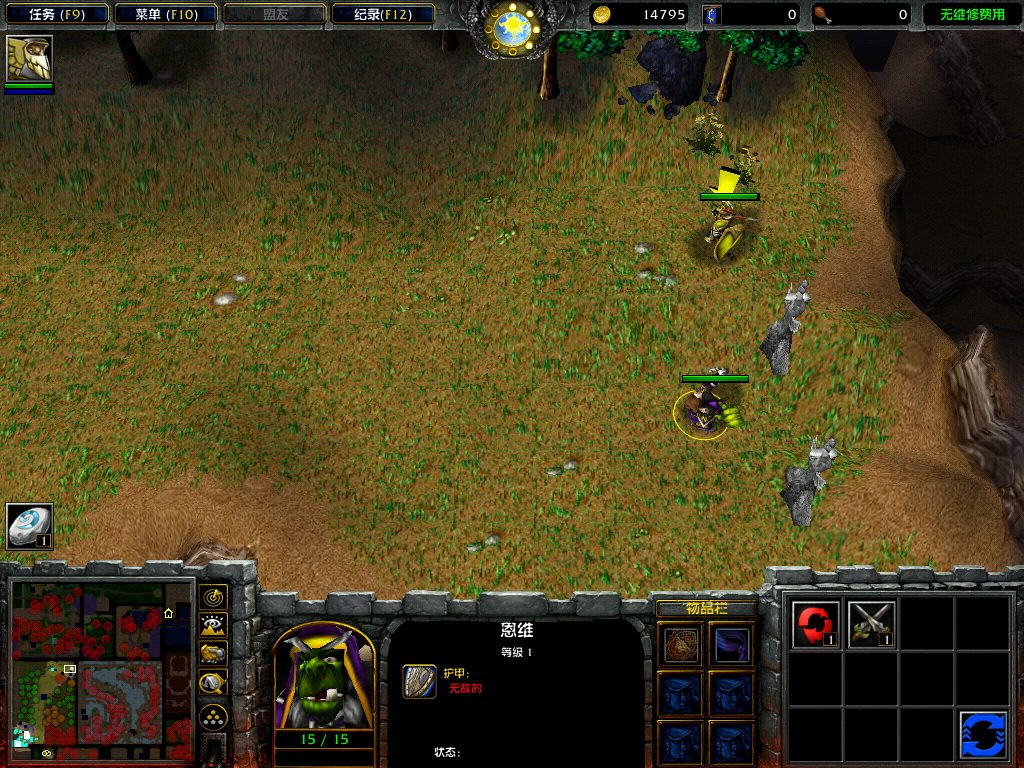Click the formation movement toggle button

point(213,716)
